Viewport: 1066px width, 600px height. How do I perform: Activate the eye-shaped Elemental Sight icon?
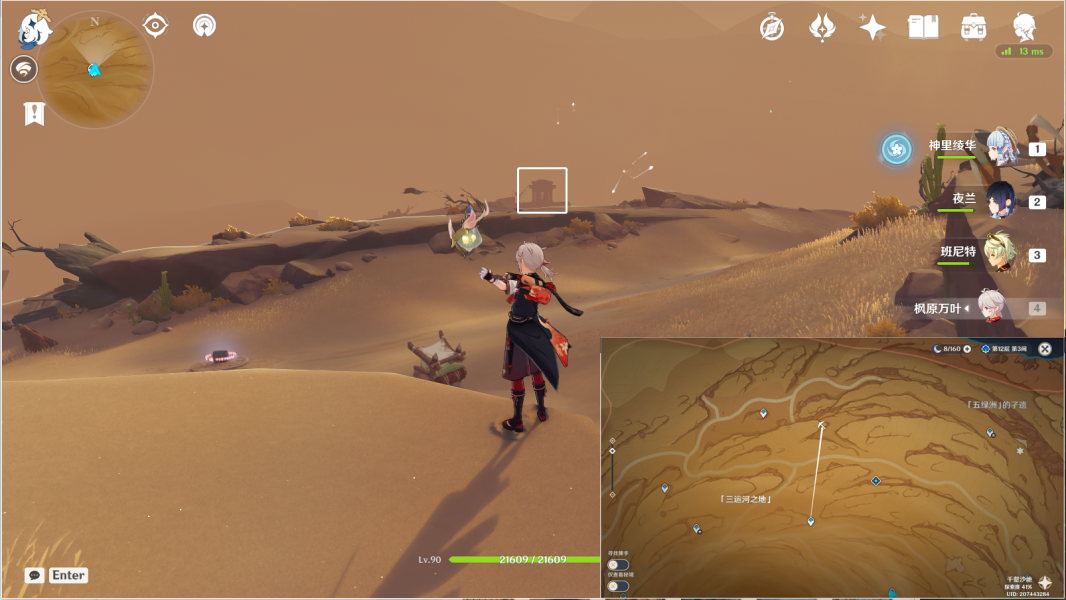pyautogui.click(x=155, y=25)
